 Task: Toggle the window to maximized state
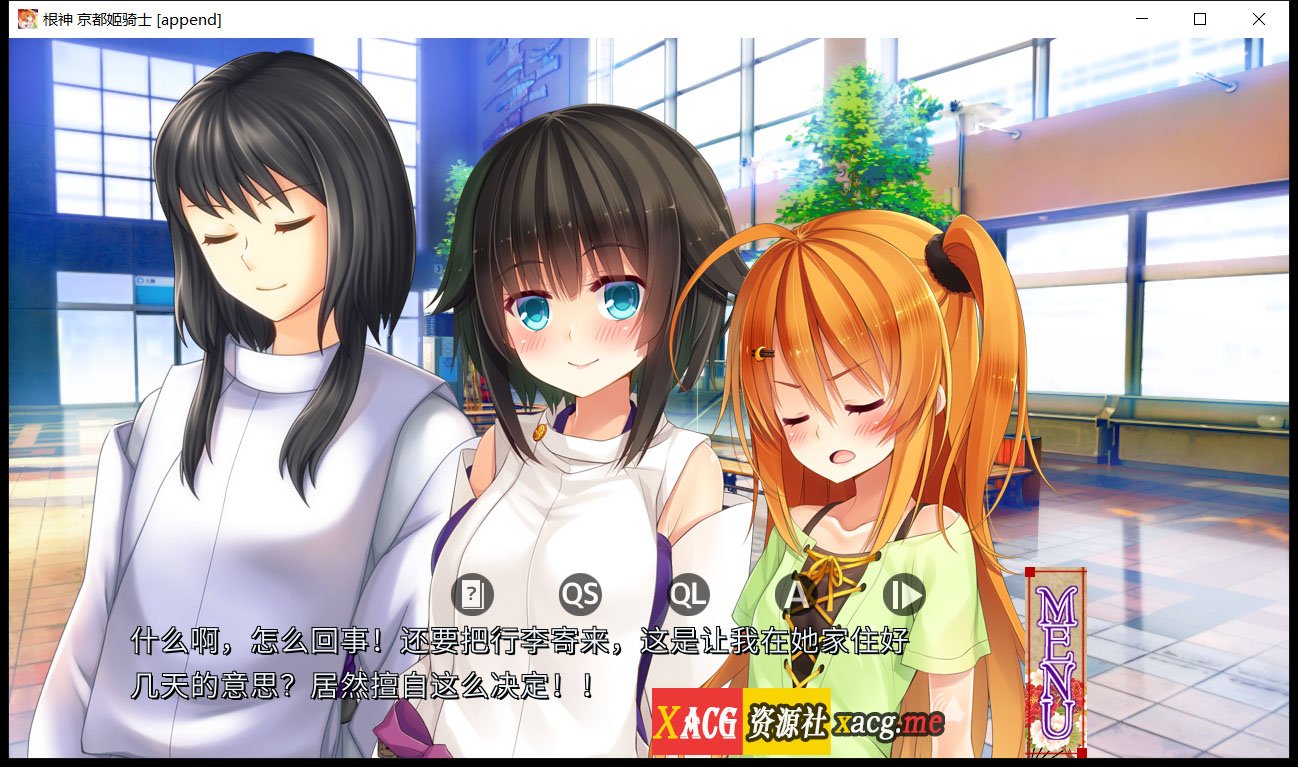point(1200,19)
